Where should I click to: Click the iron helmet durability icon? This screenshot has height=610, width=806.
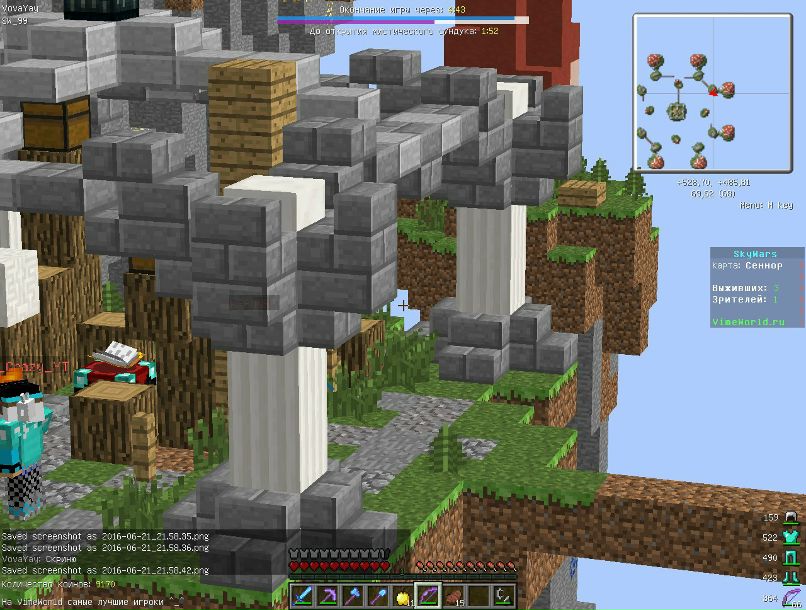pyautogui.click(x=792, y=518)
